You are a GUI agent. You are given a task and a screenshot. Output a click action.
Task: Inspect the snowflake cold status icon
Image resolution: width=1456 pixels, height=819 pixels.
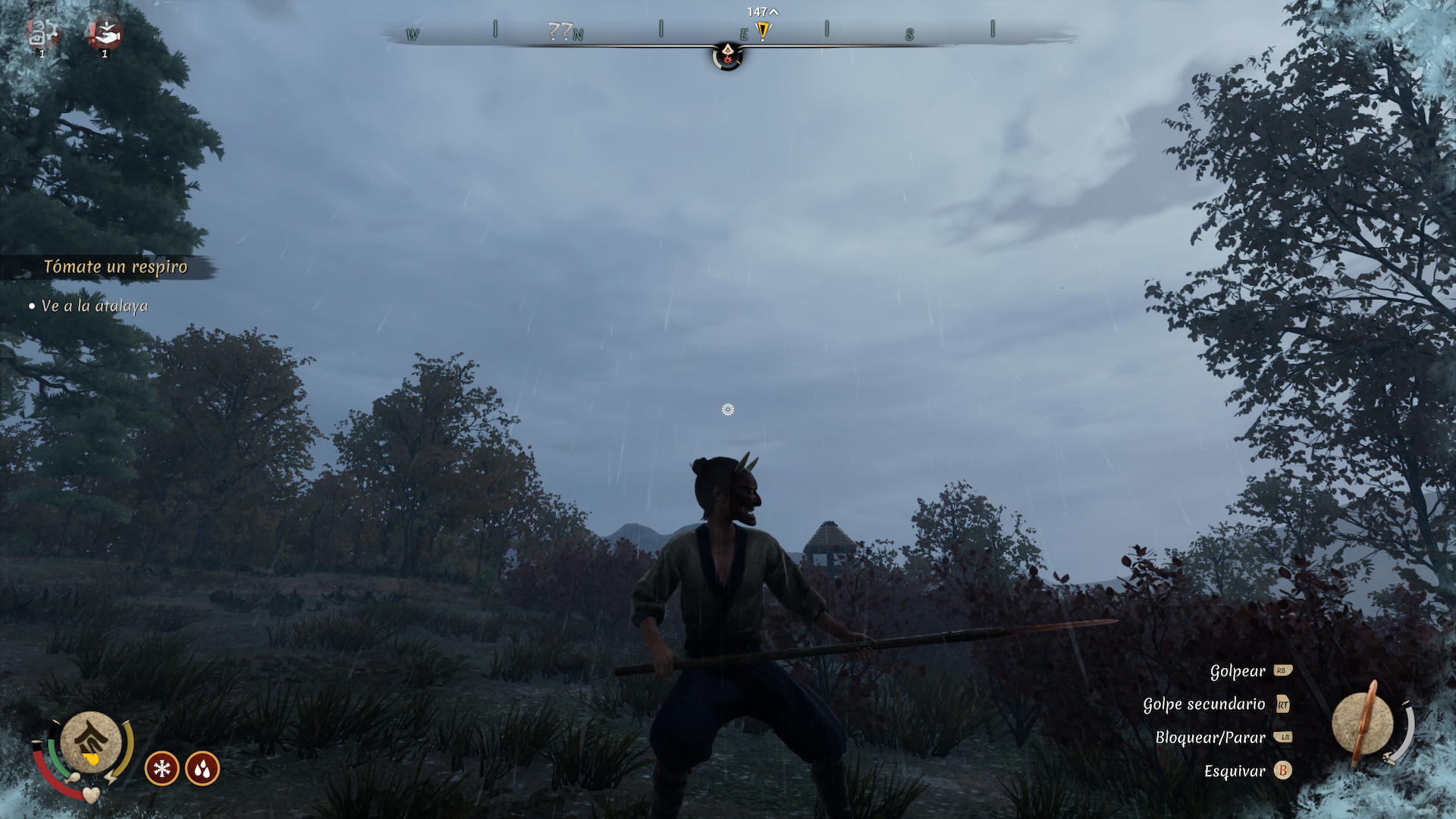click(x=162, y=769)
